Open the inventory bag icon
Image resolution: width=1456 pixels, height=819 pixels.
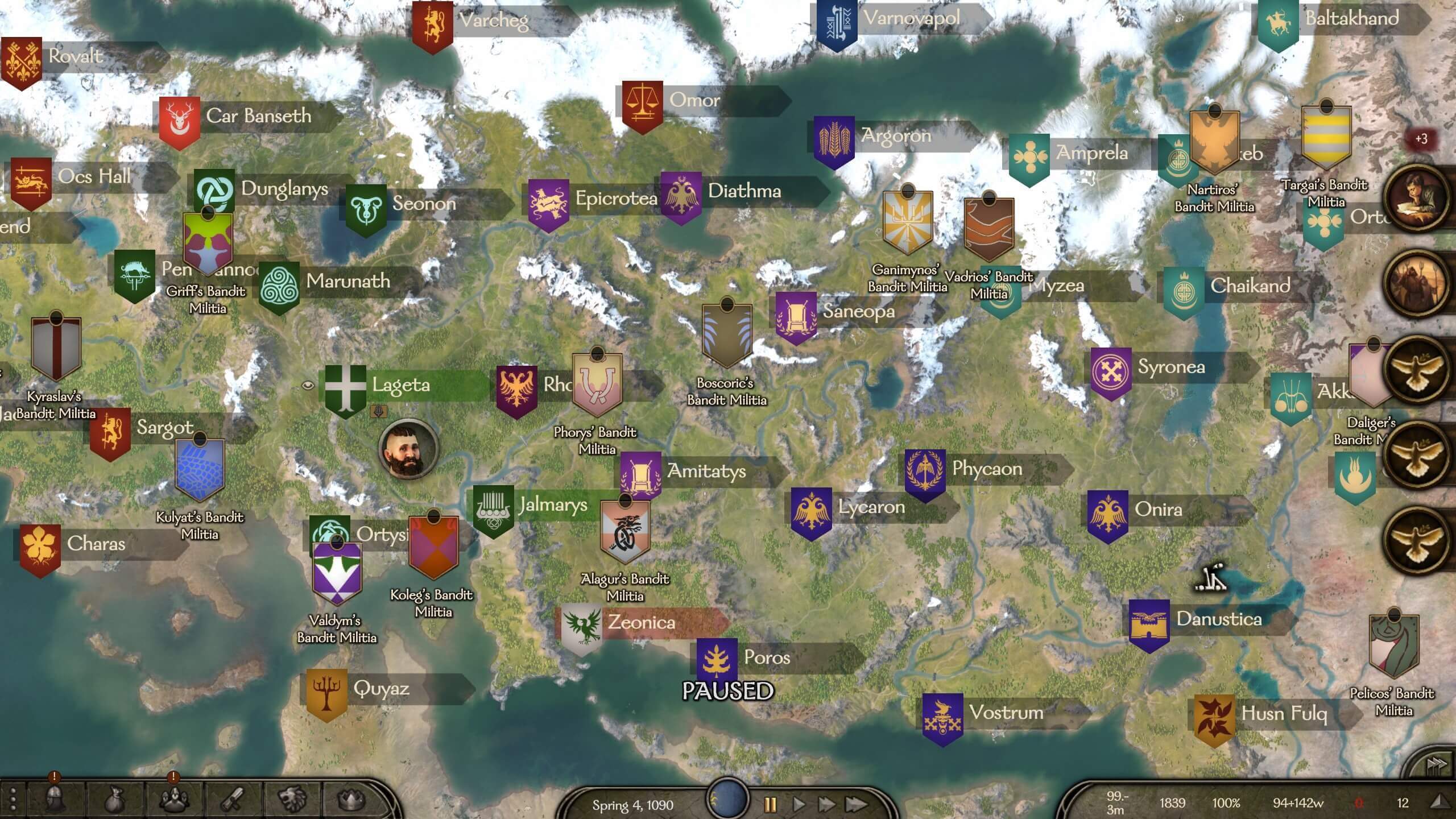[114, 799]
